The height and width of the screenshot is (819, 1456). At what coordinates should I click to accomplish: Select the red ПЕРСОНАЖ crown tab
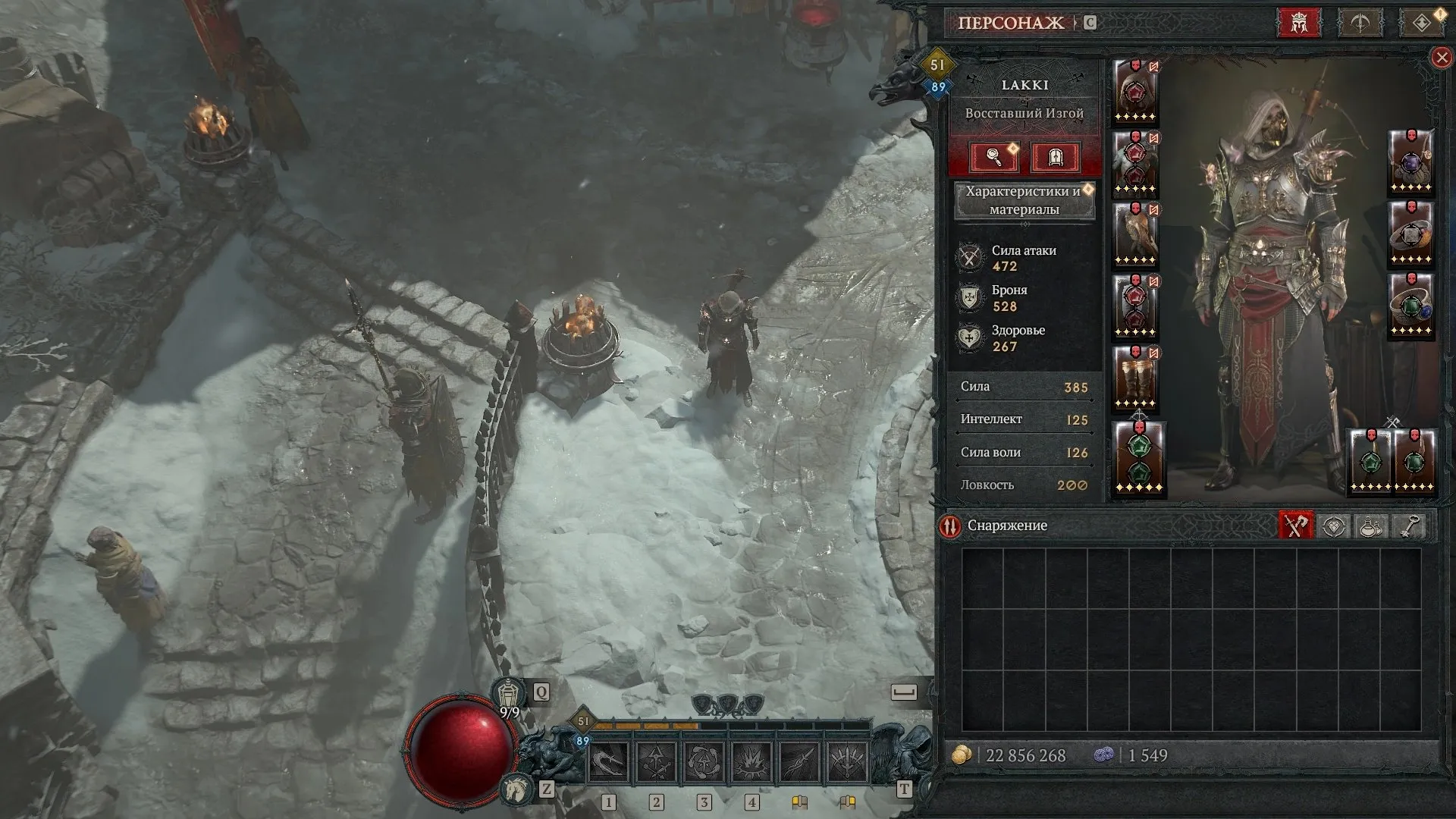point(1298,20)
